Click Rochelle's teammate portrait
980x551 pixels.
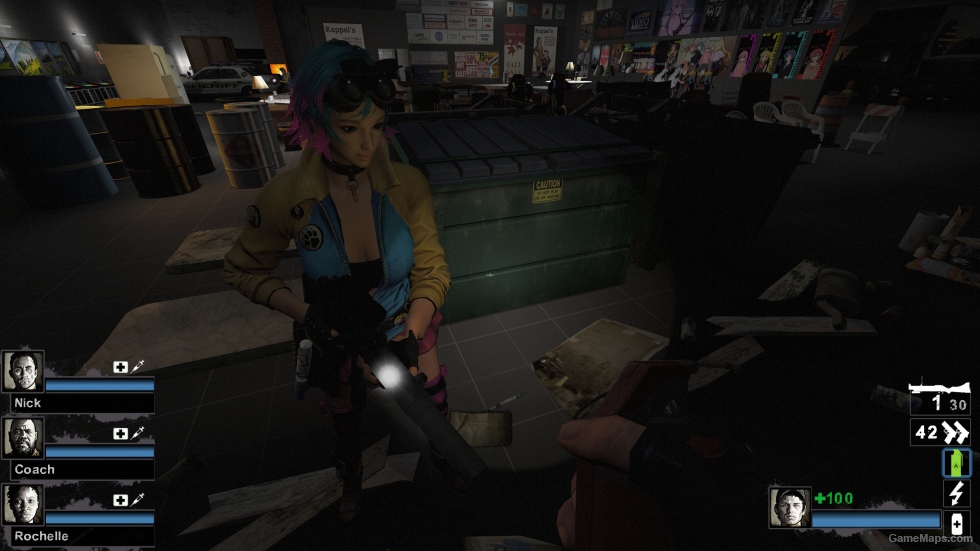[22, 503]
